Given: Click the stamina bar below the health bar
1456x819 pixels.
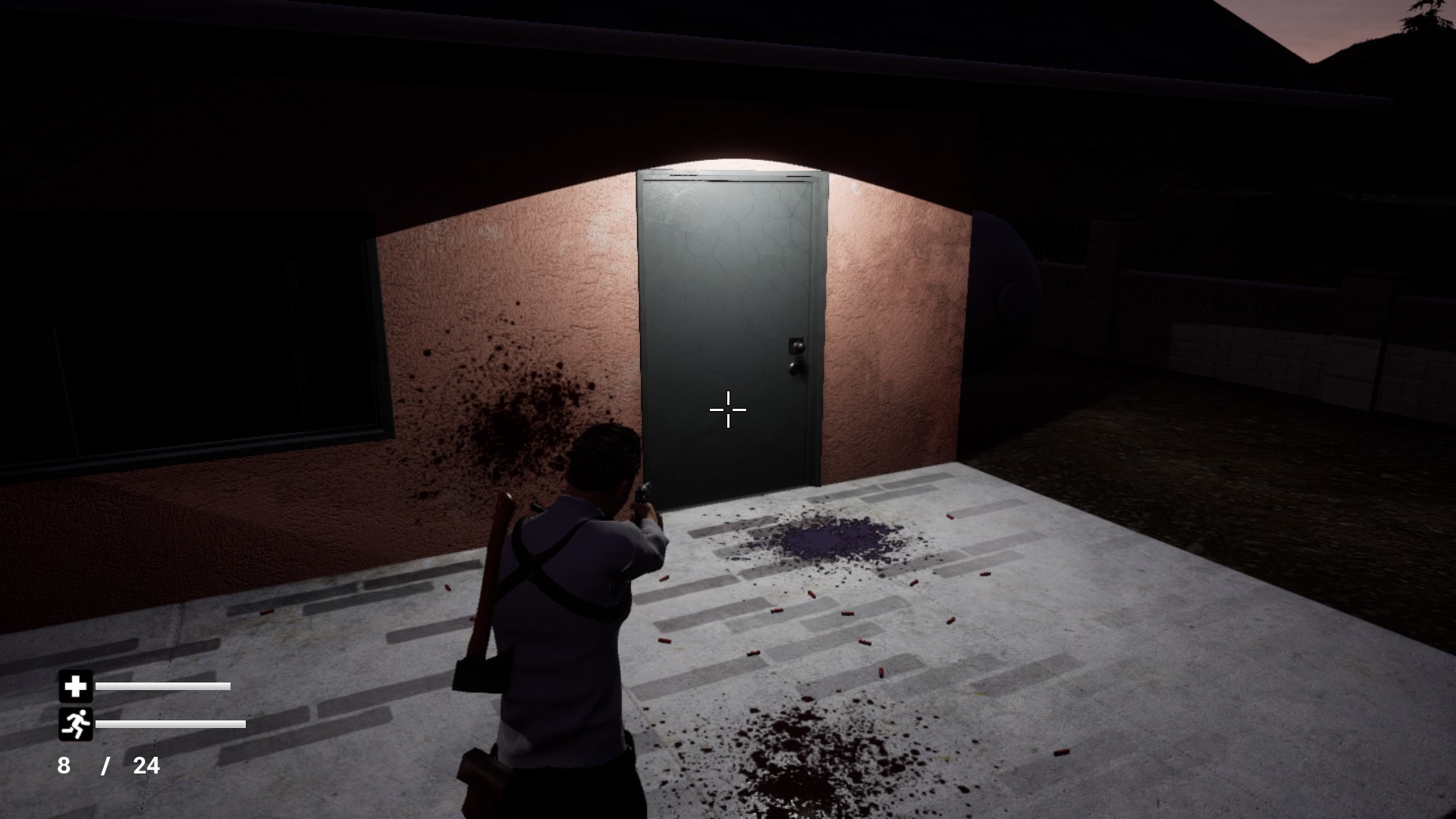Looking at the screenshot, I should point(171,724).
